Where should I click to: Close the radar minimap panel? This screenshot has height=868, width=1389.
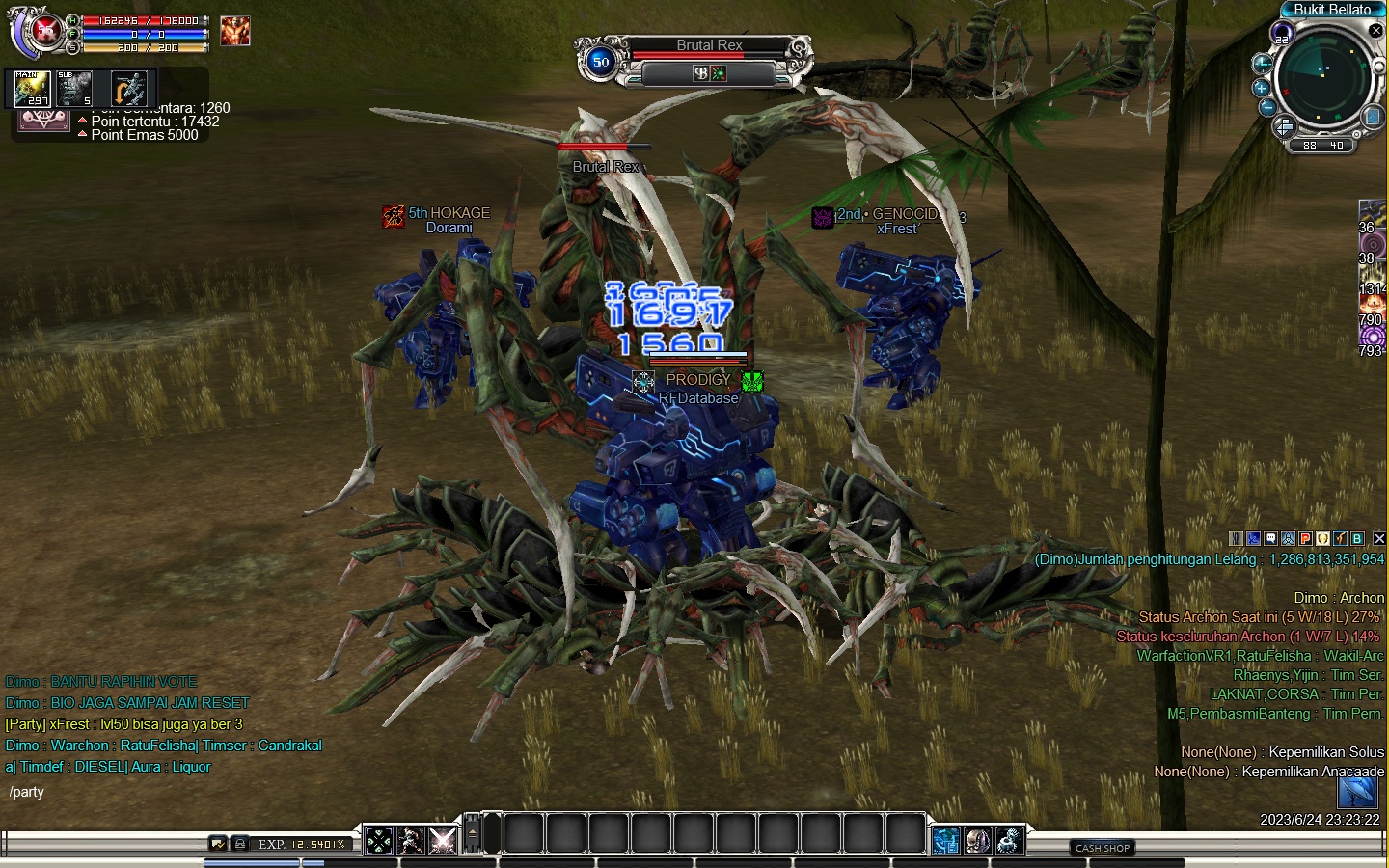click(1376, 31)
